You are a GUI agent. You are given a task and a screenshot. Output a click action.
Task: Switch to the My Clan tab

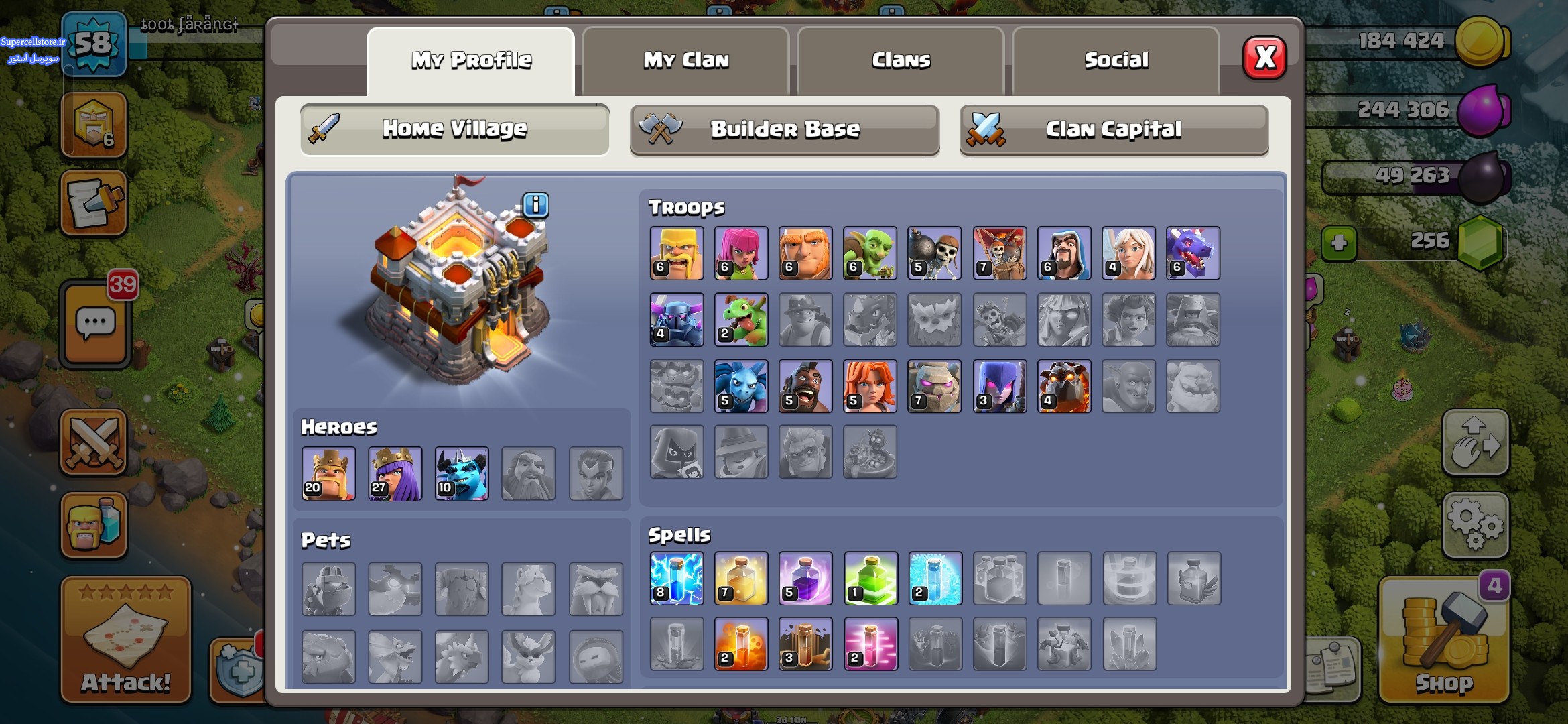pos(685,60)
